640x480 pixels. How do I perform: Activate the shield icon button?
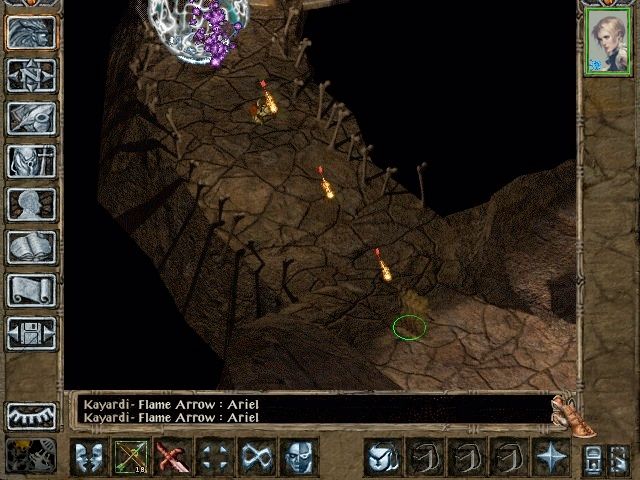coord(382,457)
